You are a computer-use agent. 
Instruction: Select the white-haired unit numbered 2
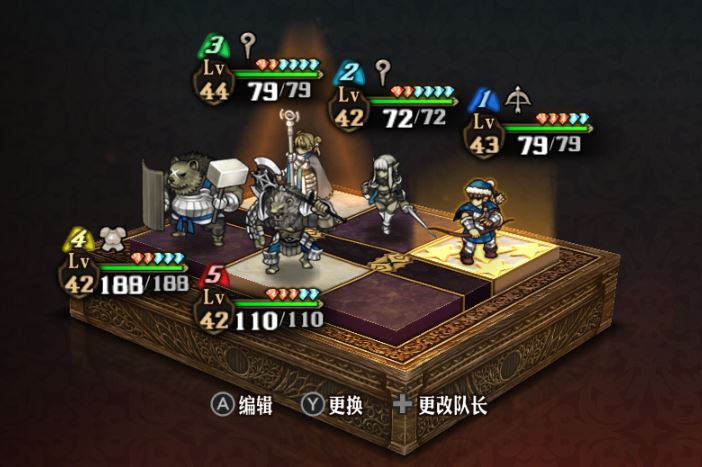click(387, 191)
